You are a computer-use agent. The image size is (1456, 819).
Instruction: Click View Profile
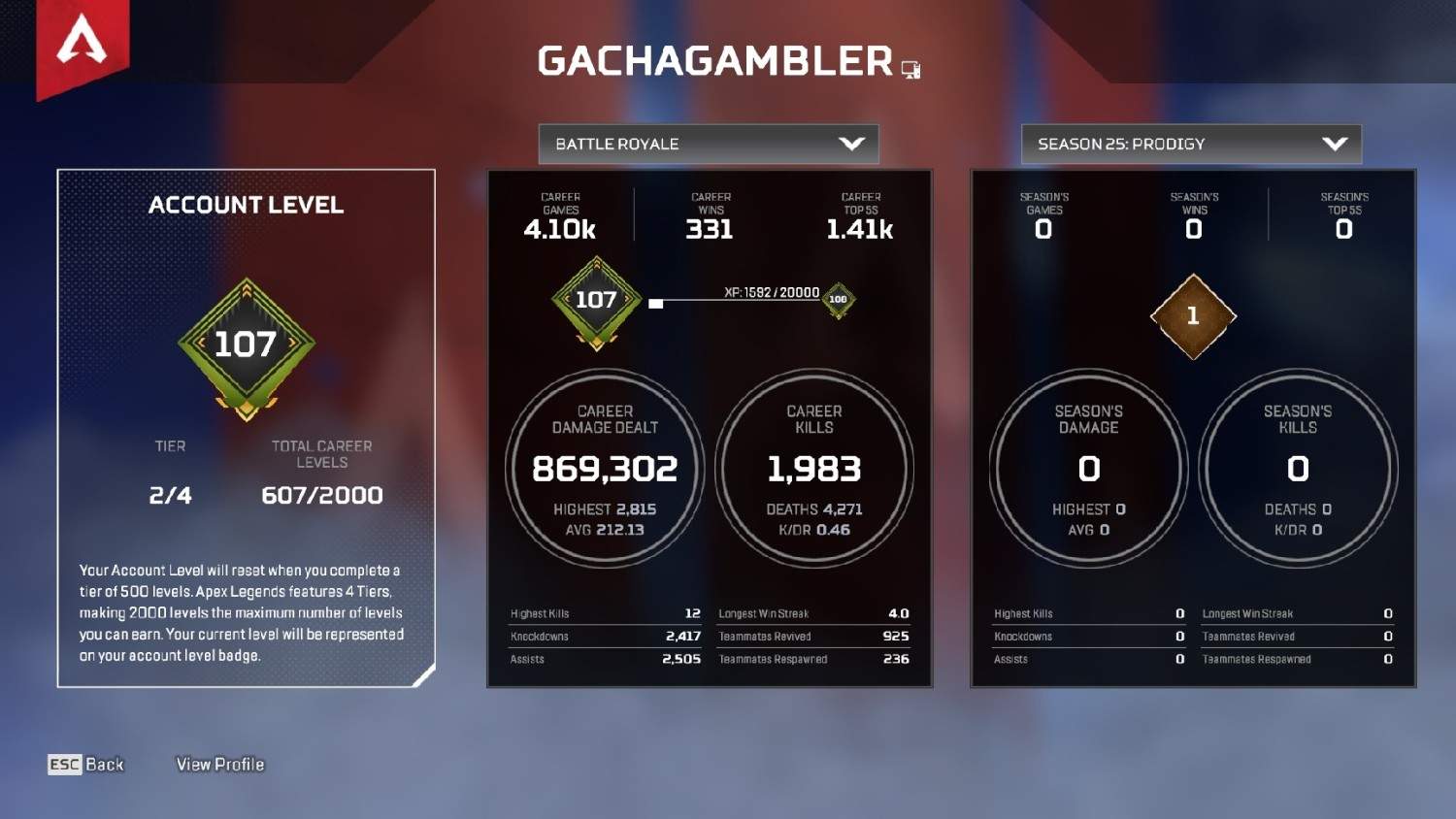(x=219, y=765)
